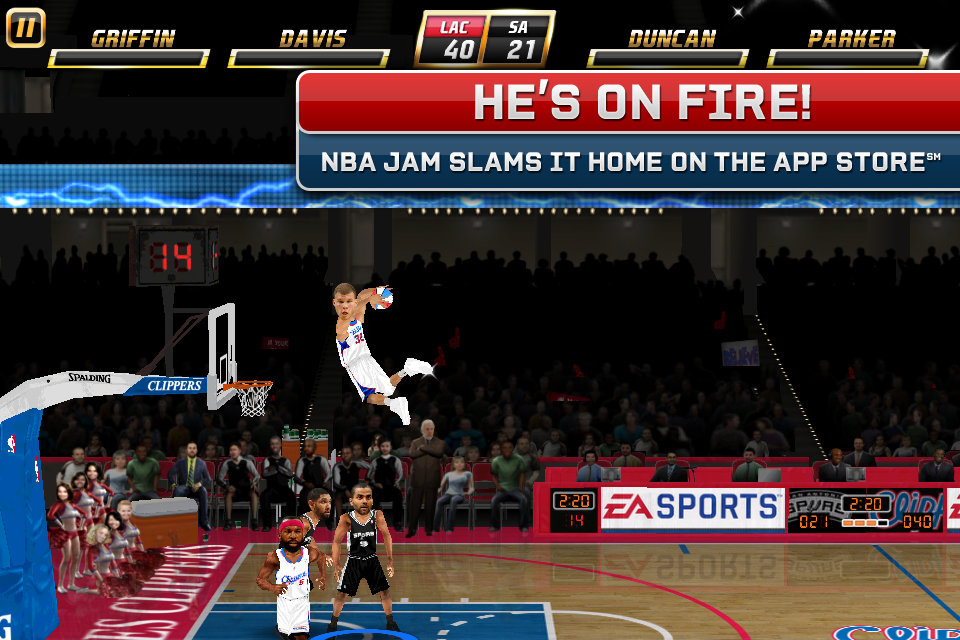Pause the game with the pause button
Screen dimensions: 960x640
click(x=25, y=28)
